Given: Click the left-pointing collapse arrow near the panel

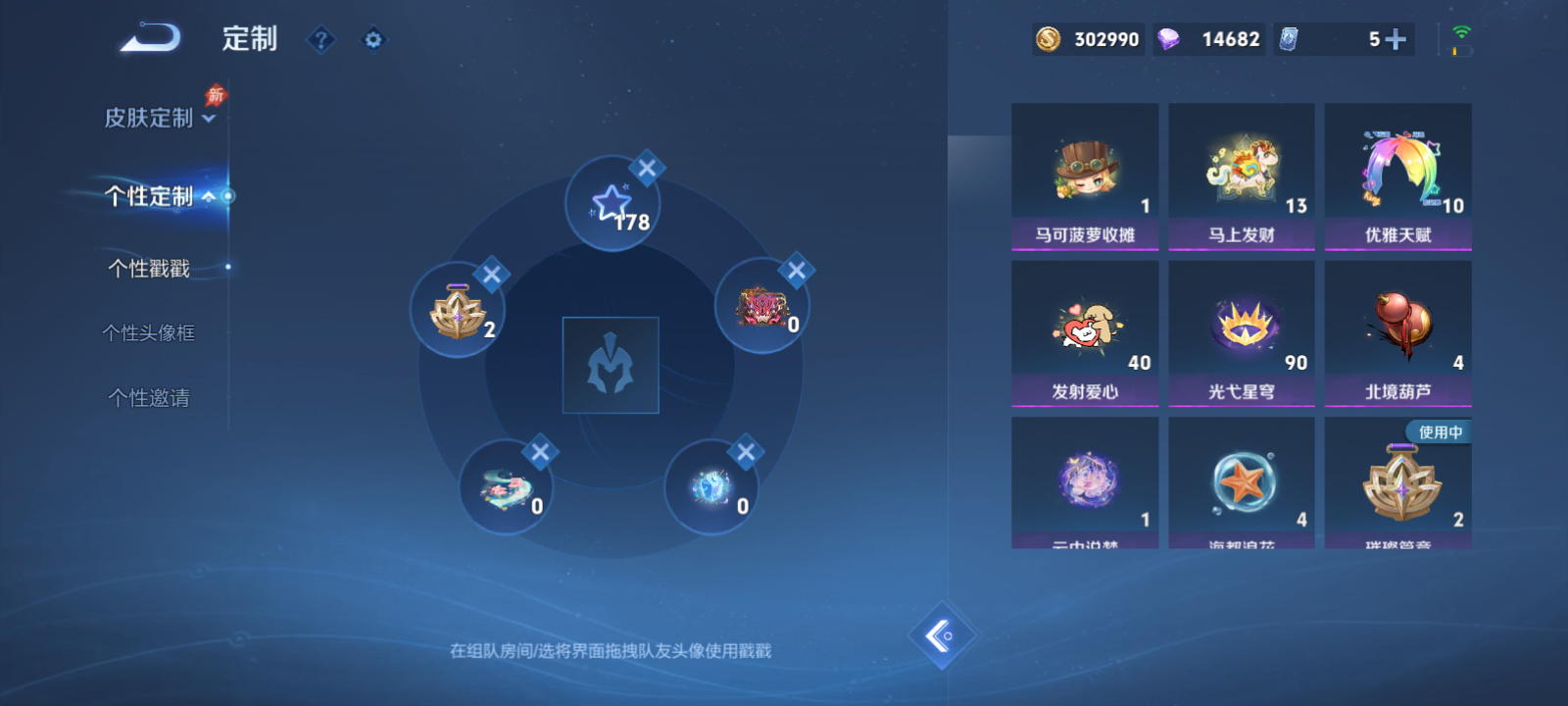Looking at the screenshot, I should coord(944,634).
